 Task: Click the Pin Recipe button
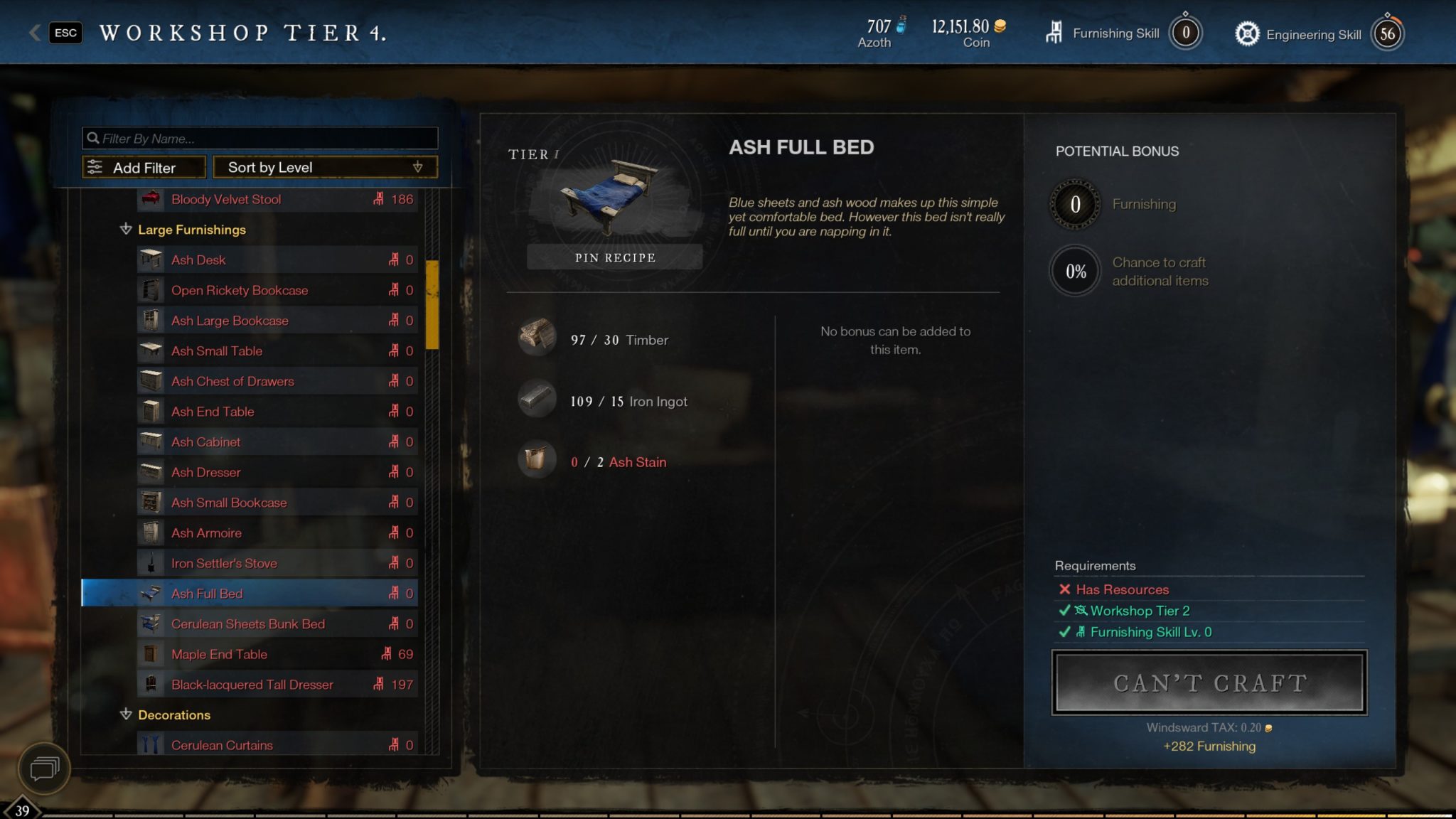point(614,257)
